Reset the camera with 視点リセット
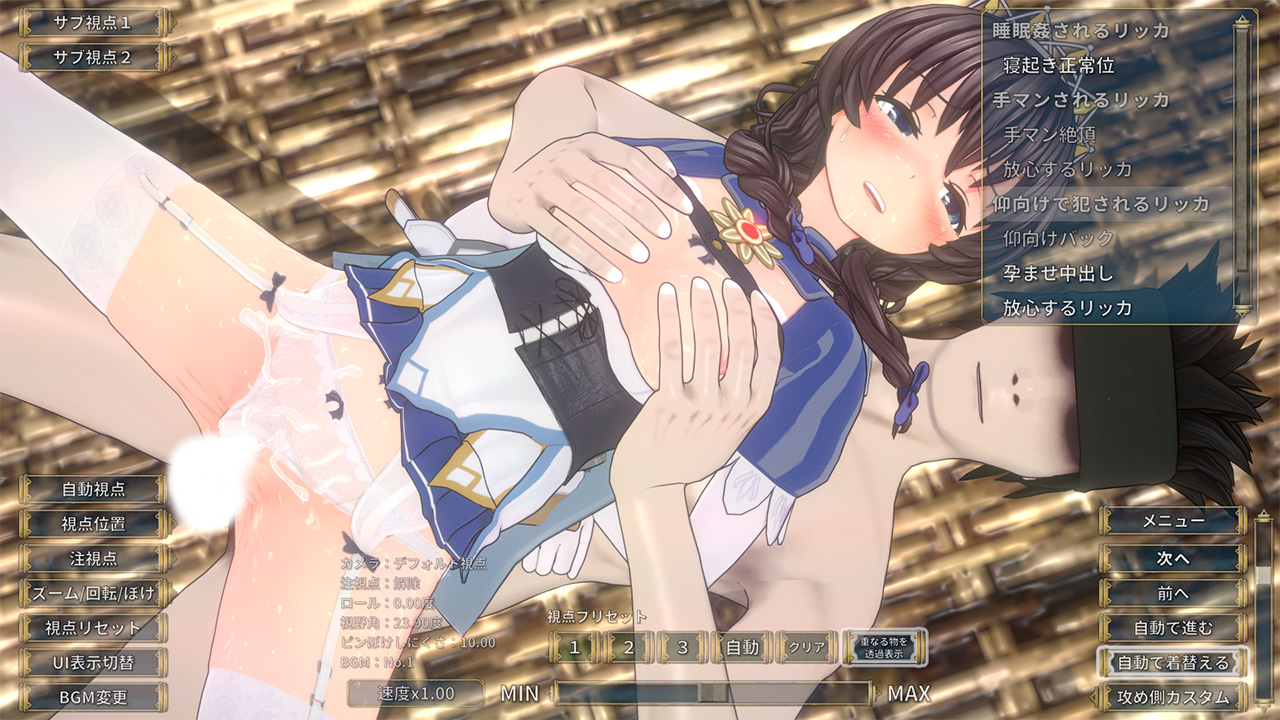The width and height of the screenshot is (1280, 720). pyautogui.click(x=93, y=628)
